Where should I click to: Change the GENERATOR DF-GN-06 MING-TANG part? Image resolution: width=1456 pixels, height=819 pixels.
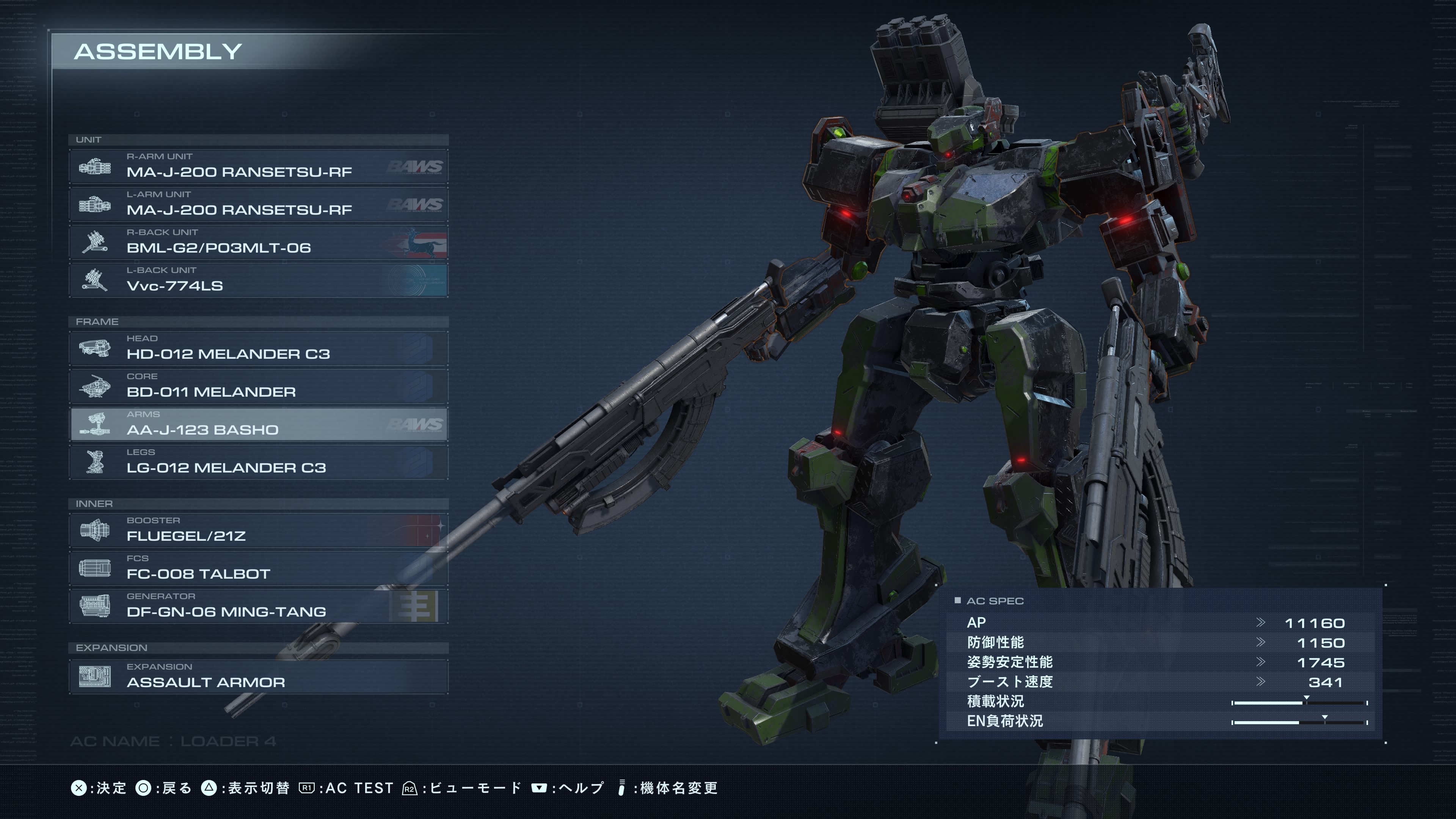coord(258,607)
